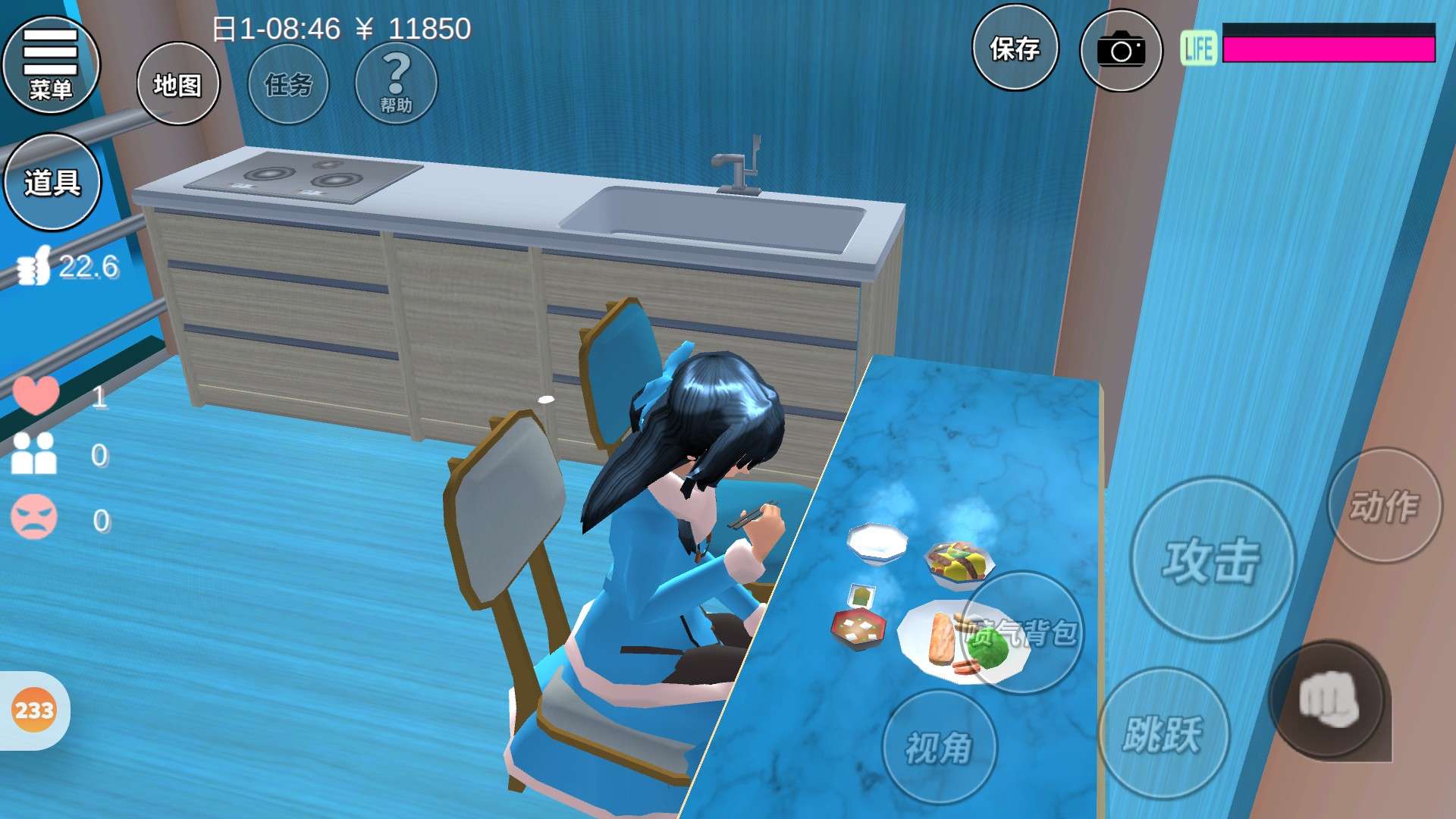Show the 任务 quest list
This screenshot has width=1456, height=819.
click(x=288, y=84)
